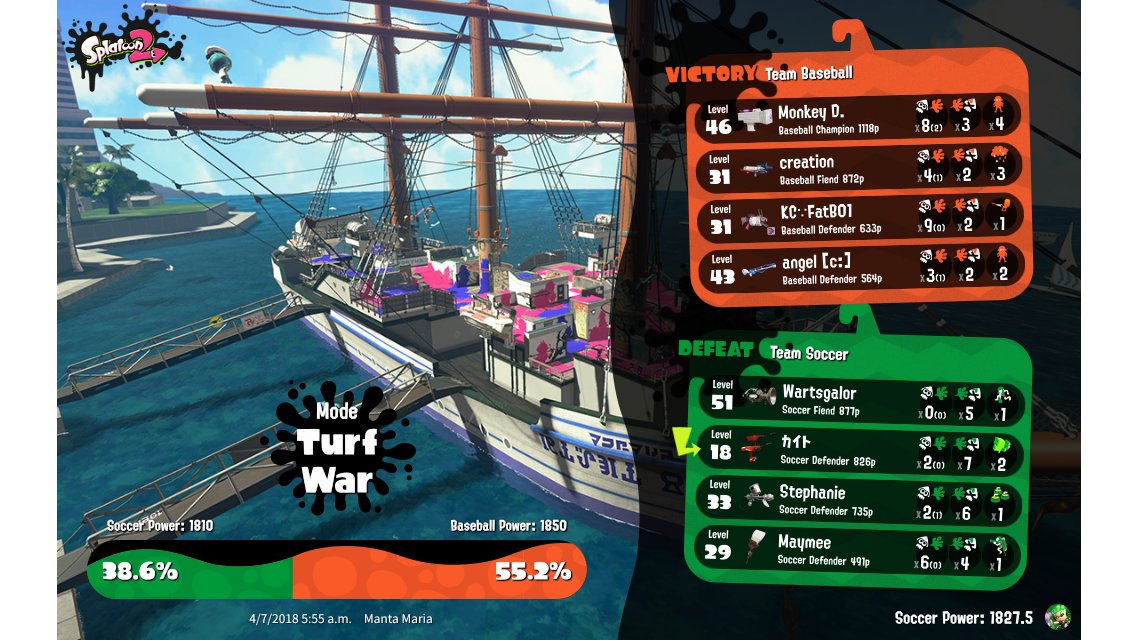1138x640 pixels.
Task: Select the KC FatBOI player row
Action: tap(860, 218)
